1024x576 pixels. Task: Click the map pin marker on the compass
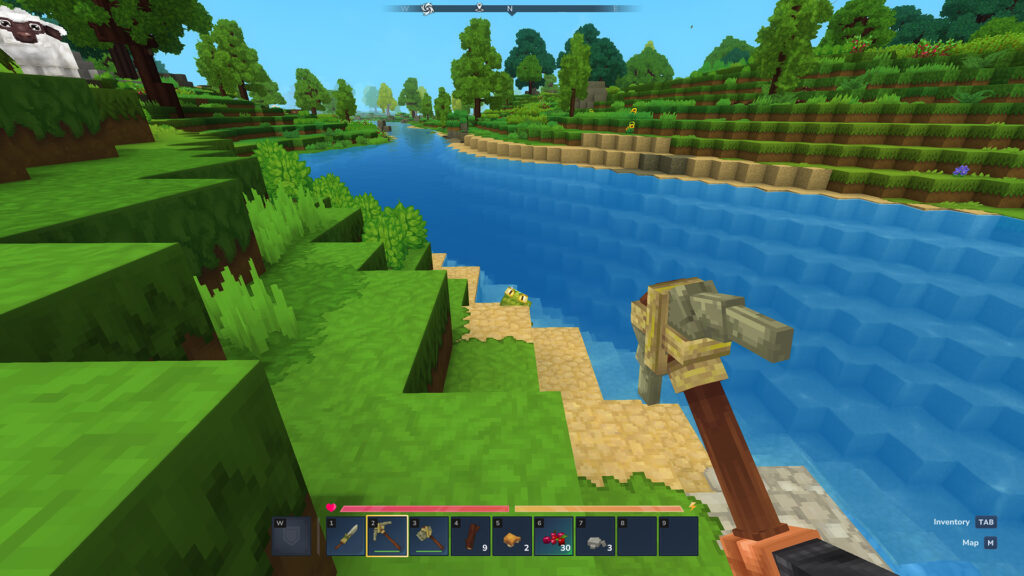479,9
